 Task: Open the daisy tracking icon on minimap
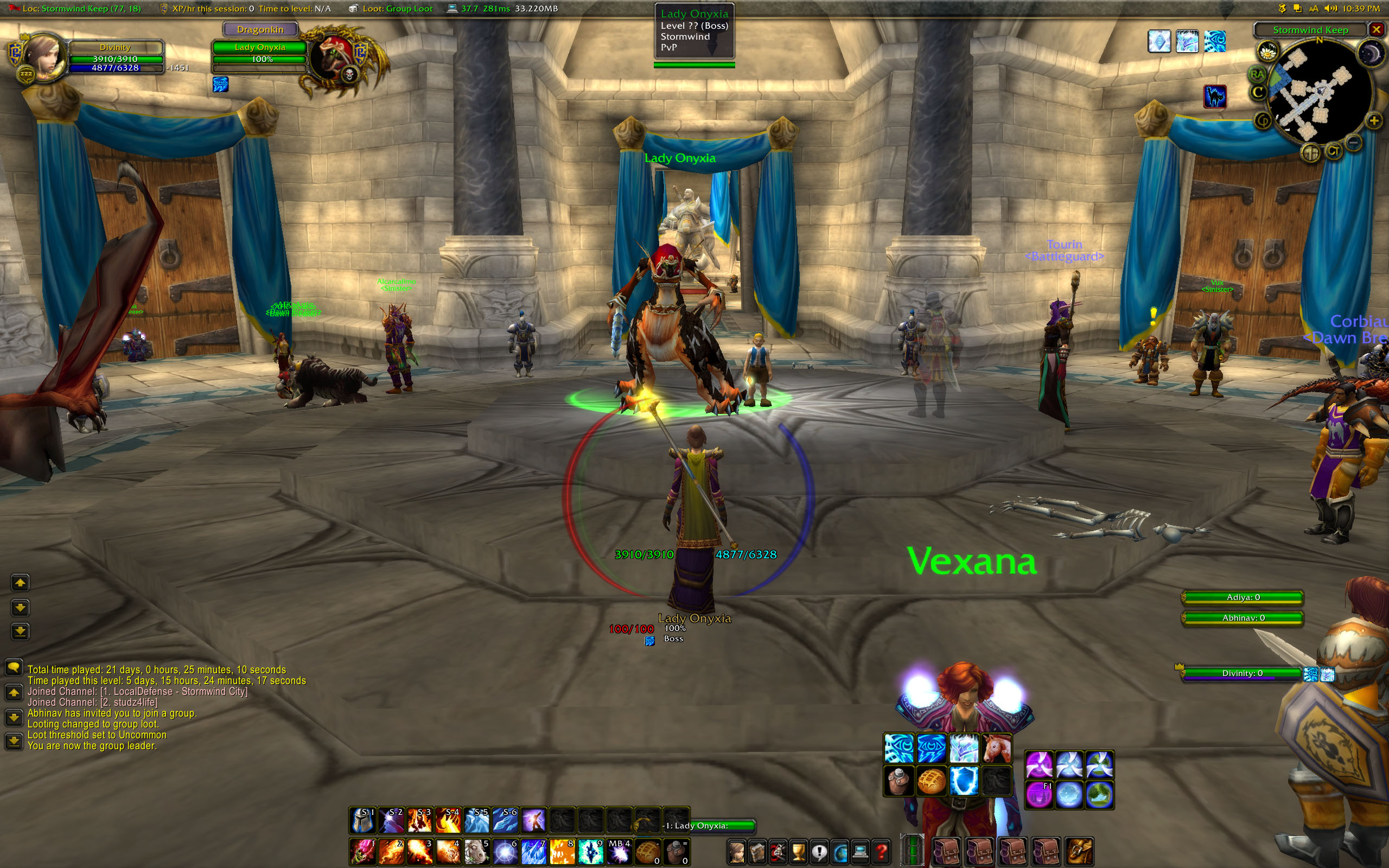point(1267,52)
